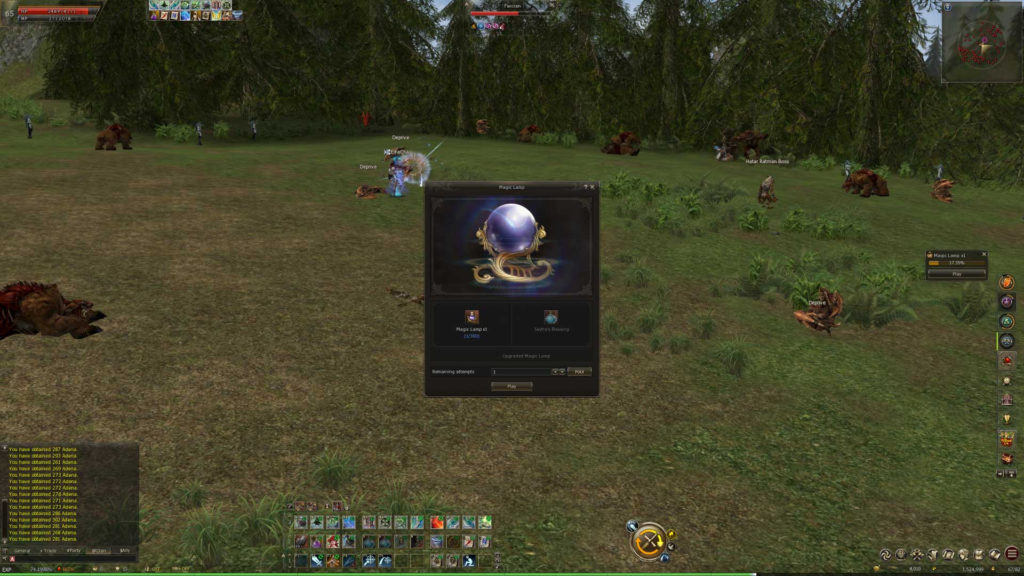This screenshot has height=576, width=1024.
Task: Click Play on the side Magic Lamp widget
Action: point(956,273)
